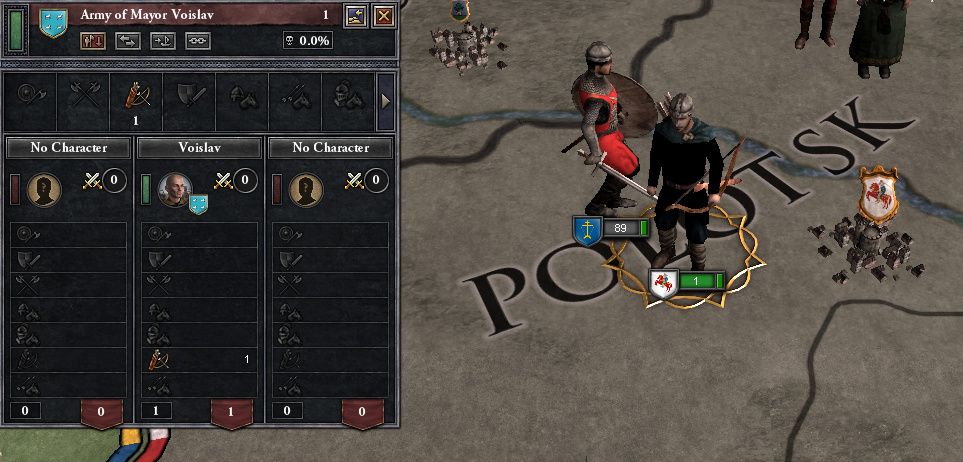Click the arrow-and-ship army button
This screenshot has height=462, width=963.
162,41
